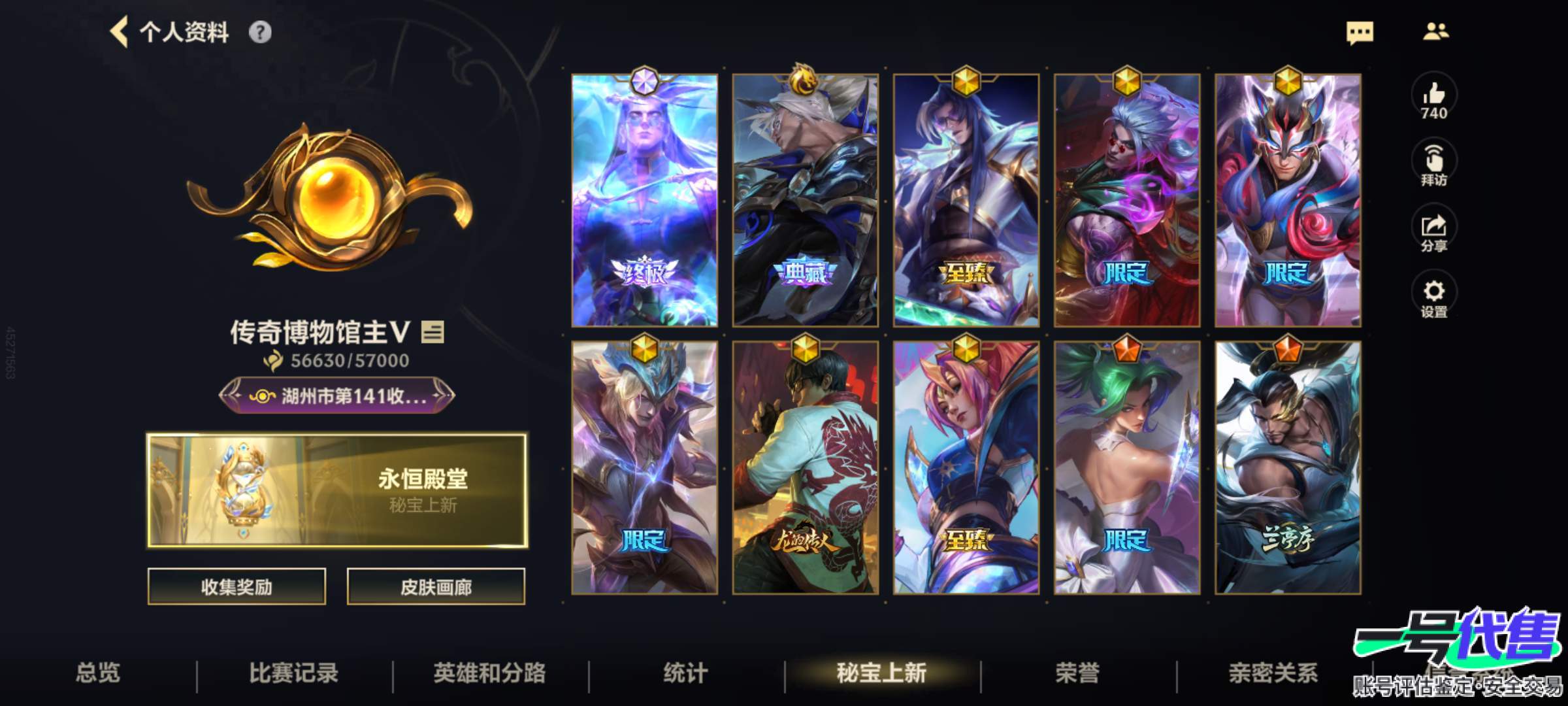The height and width of the screenshot is (706, 1568).
Task: Open the 皮肤画廊 gallery button
Action: [x=436, y=586]
